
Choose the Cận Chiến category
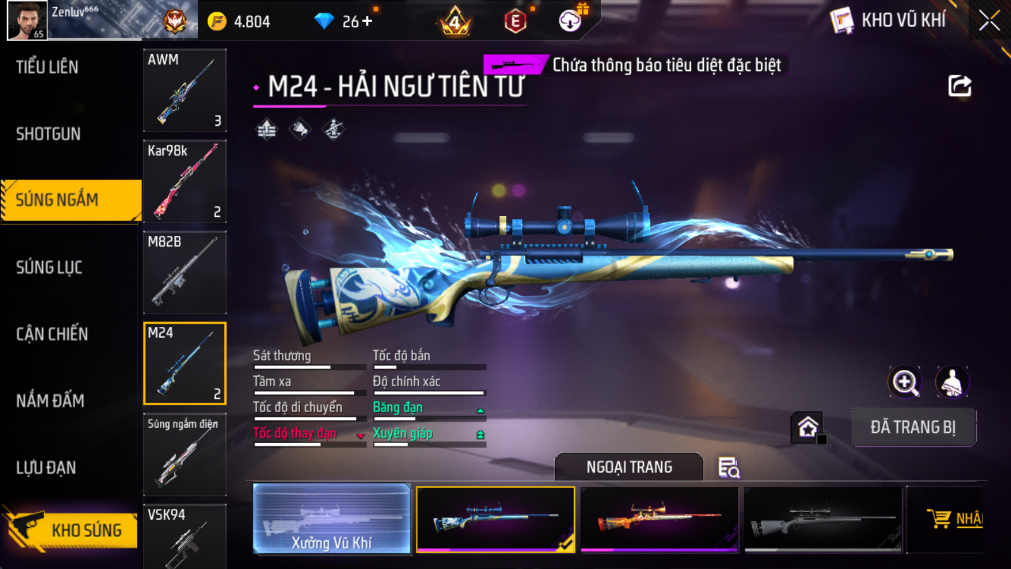pos(52,334)
